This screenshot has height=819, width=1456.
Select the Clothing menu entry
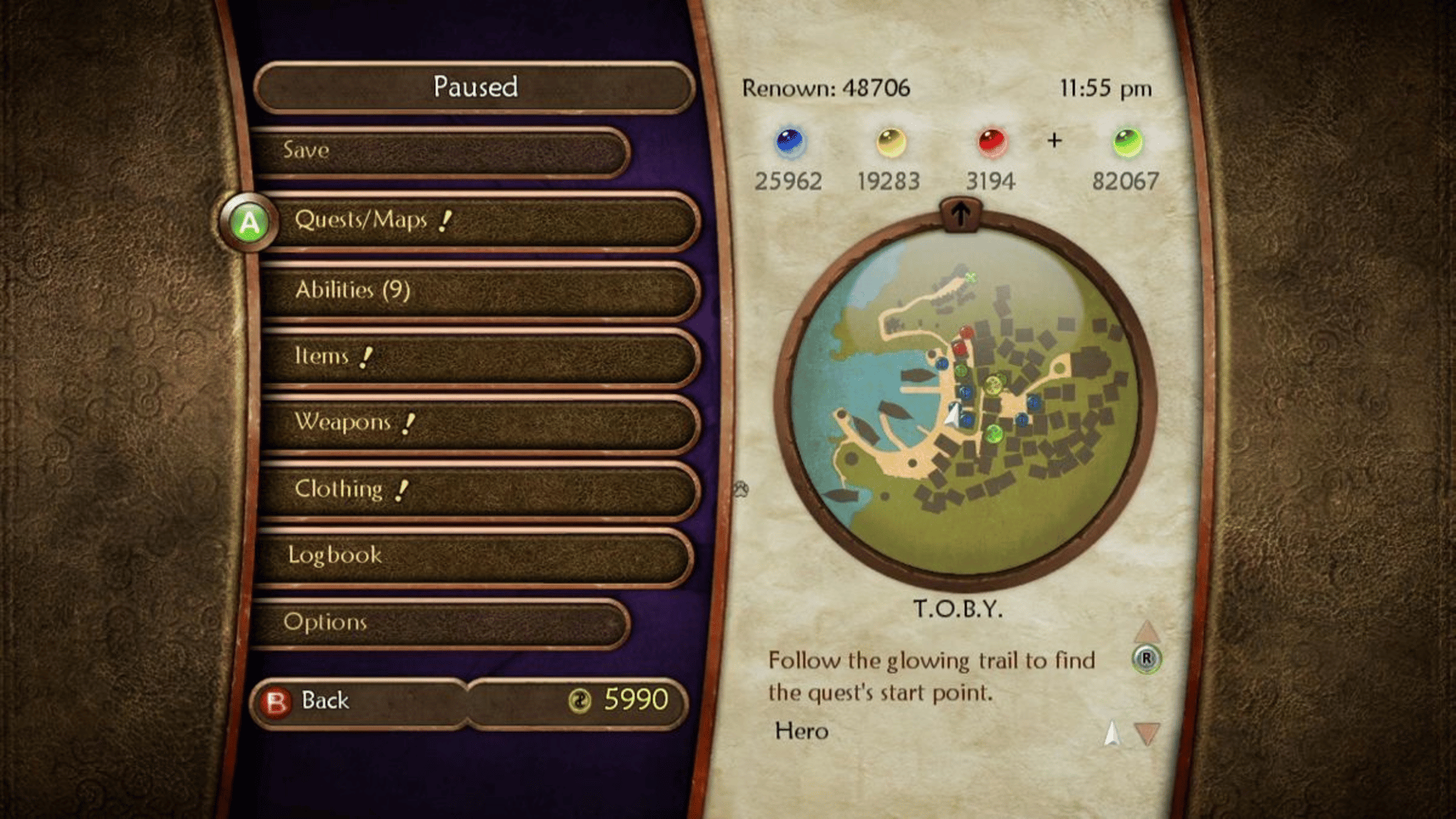point(478,489)
